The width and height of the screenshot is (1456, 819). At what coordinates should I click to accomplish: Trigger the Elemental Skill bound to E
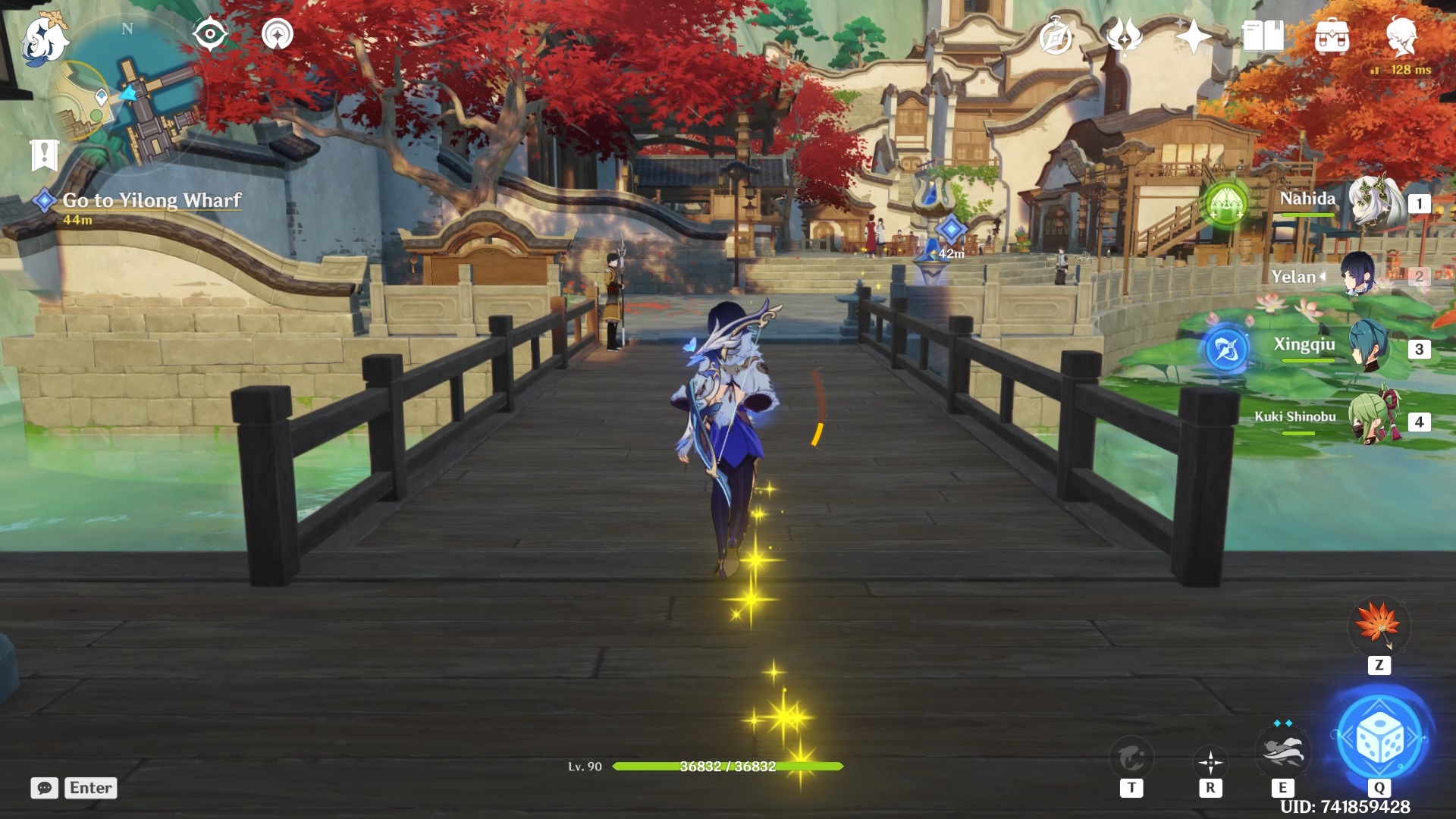click(x=1283, y=751)
